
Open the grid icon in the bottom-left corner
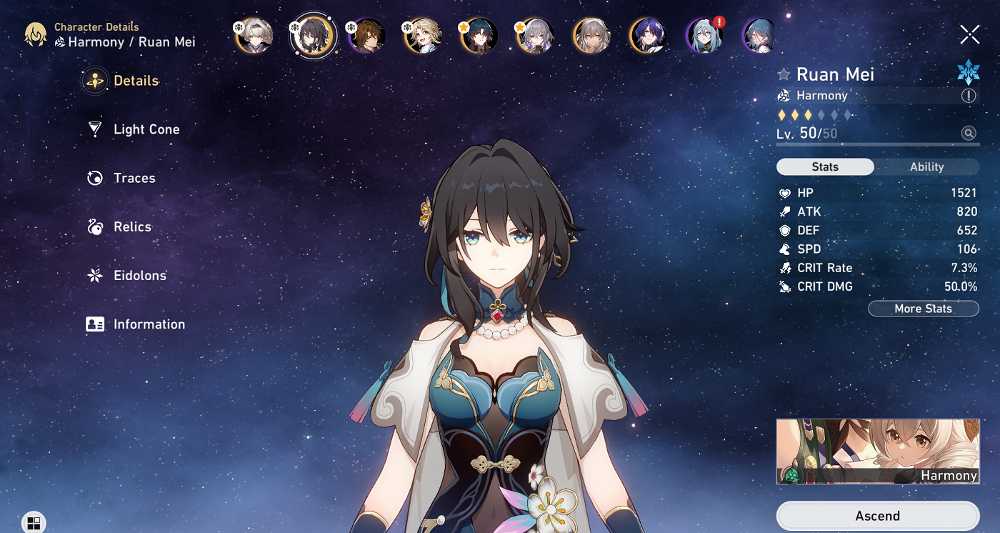pos(33,522)
